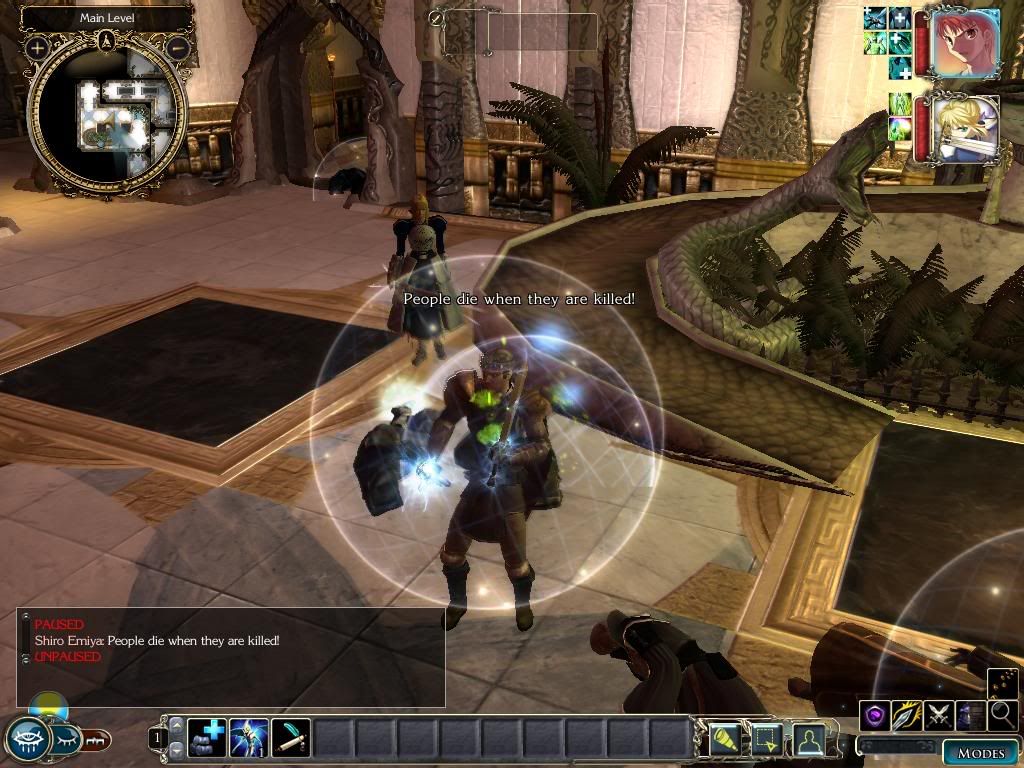Activate the magnifying glass search mode
This screenshot has height=768, width=1024.
(1003, 715)
